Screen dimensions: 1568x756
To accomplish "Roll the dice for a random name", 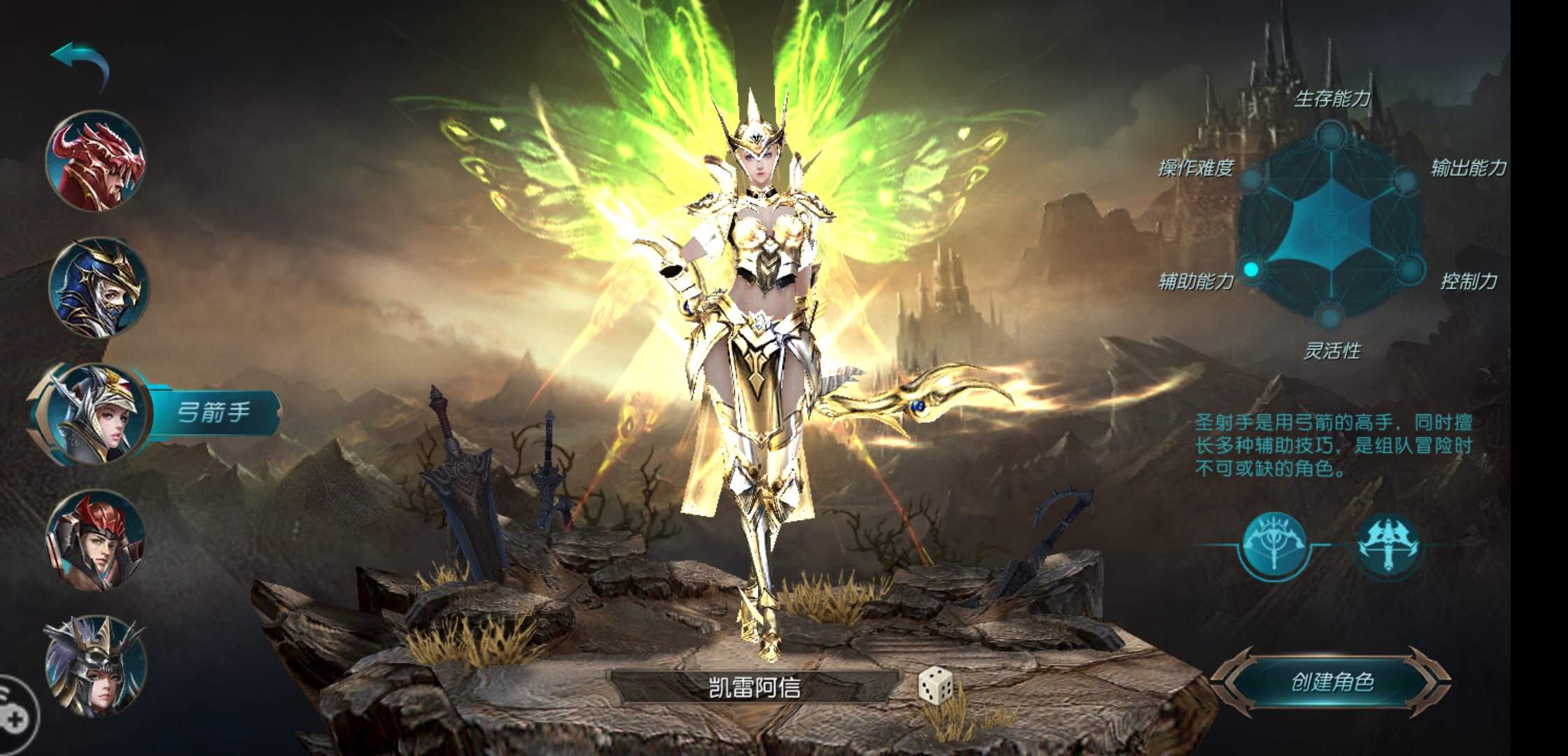I will [935, 685].
